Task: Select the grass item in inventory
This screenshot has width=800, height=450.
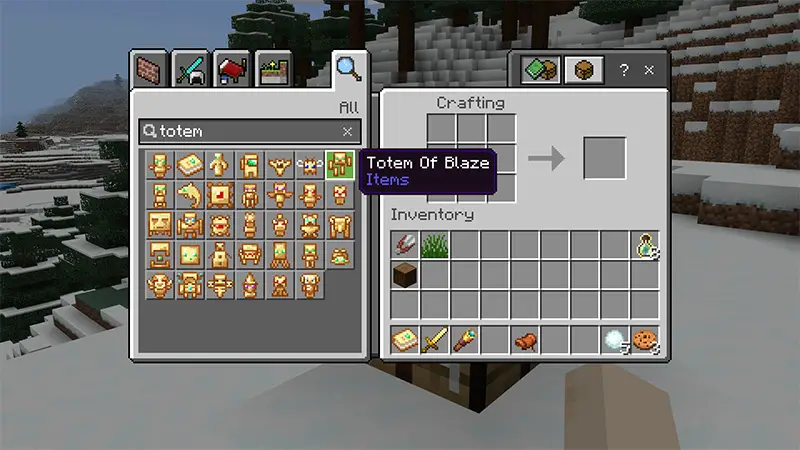Action: (x=435, y=245)
